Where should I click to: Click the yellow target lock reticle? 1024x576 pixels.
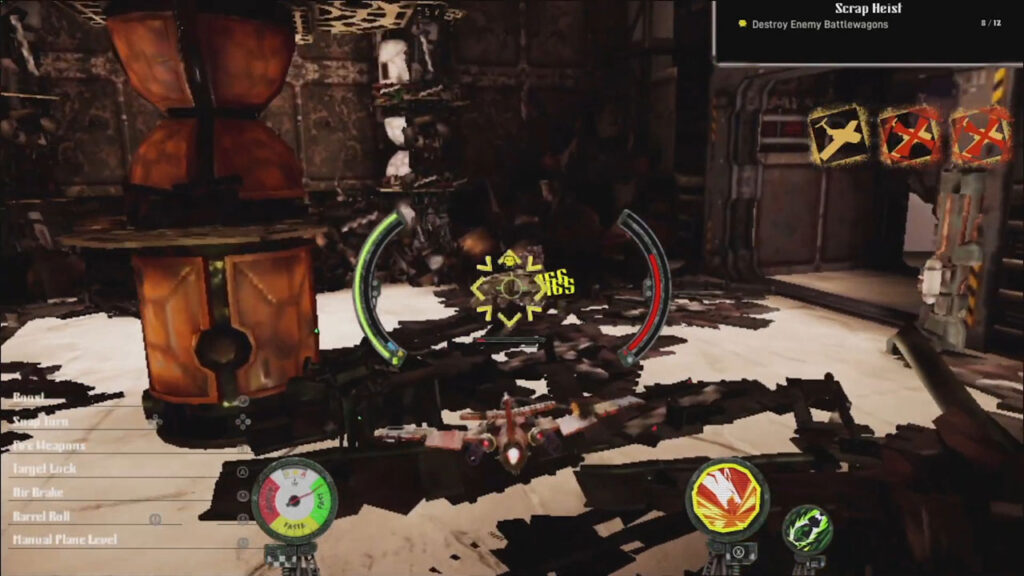(511, 288)
